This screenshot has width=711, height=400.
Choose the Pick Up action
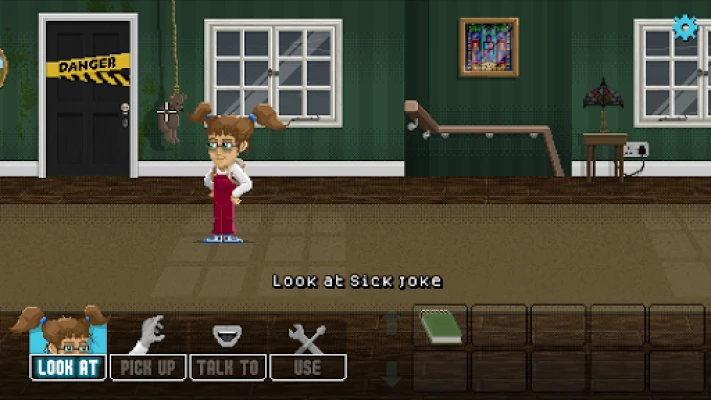click(148, 366)
